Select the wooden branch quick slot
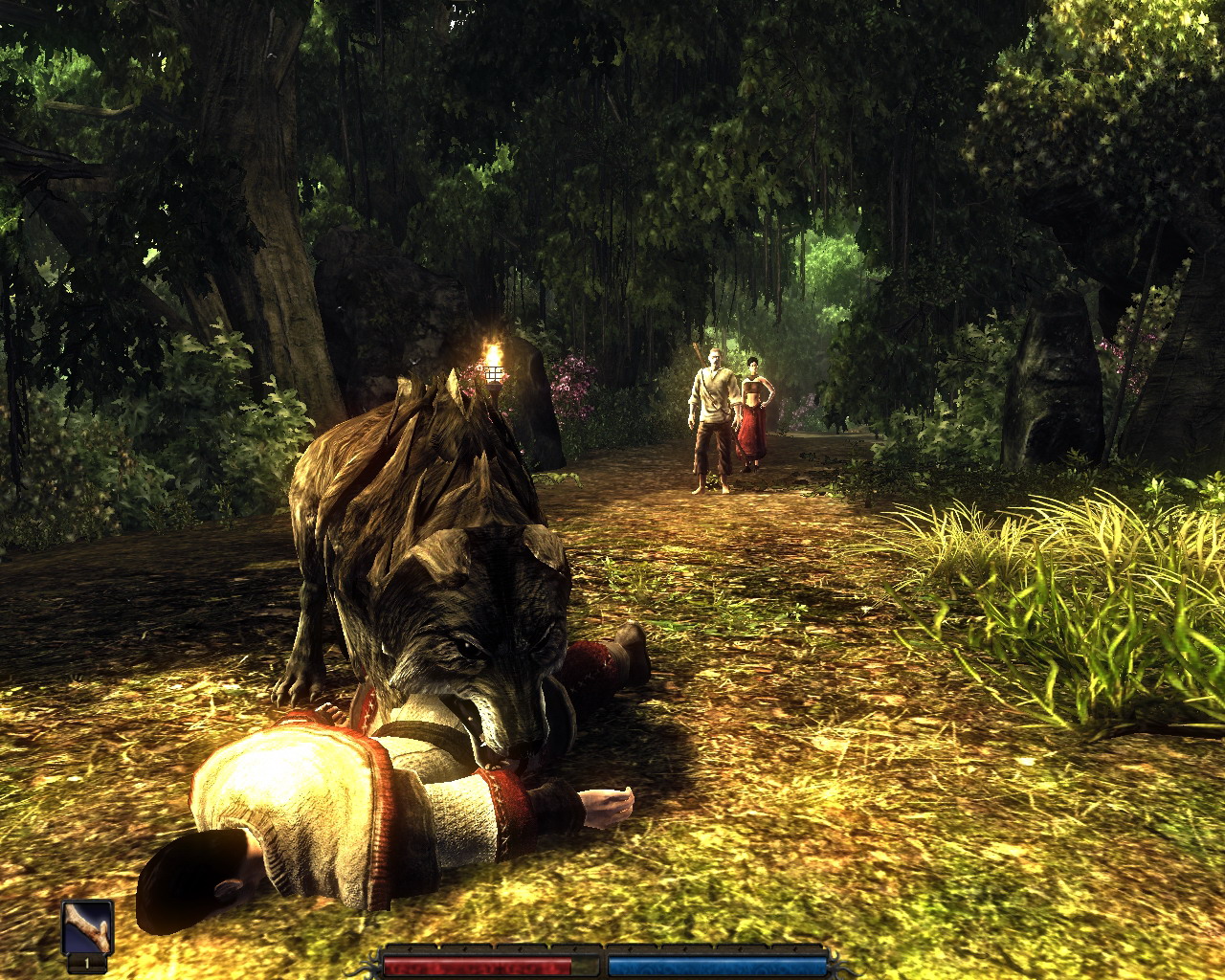The image size is (1225, 980). (x=88, y=927)
